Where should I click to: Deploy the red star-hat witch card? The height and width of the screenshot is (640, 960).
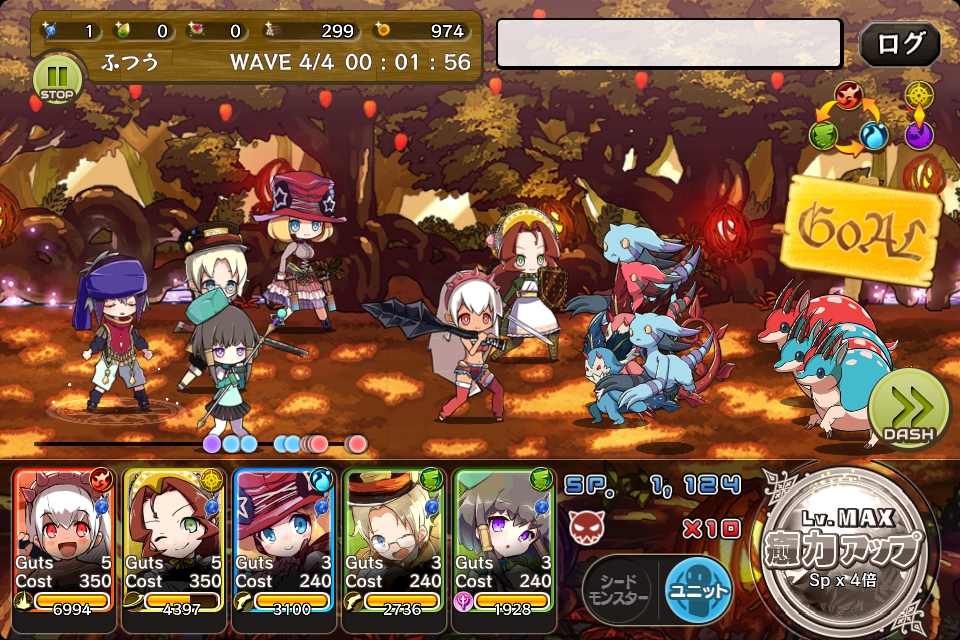point(285,540)
